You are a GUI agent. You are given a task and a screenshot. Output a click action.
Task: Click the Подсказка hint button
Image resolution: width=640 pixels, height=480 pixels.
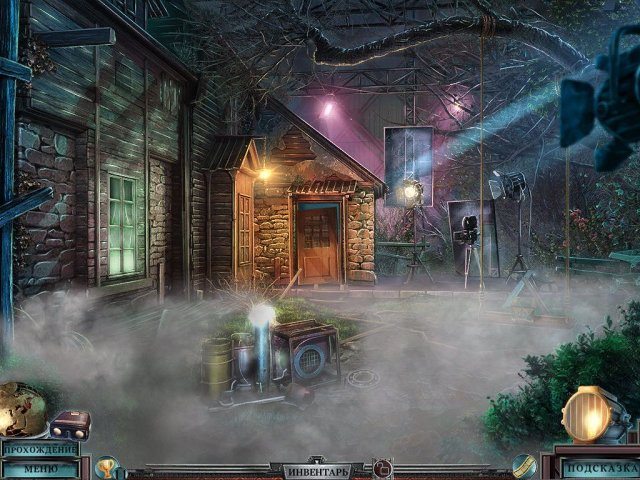(x=598, y=467)
